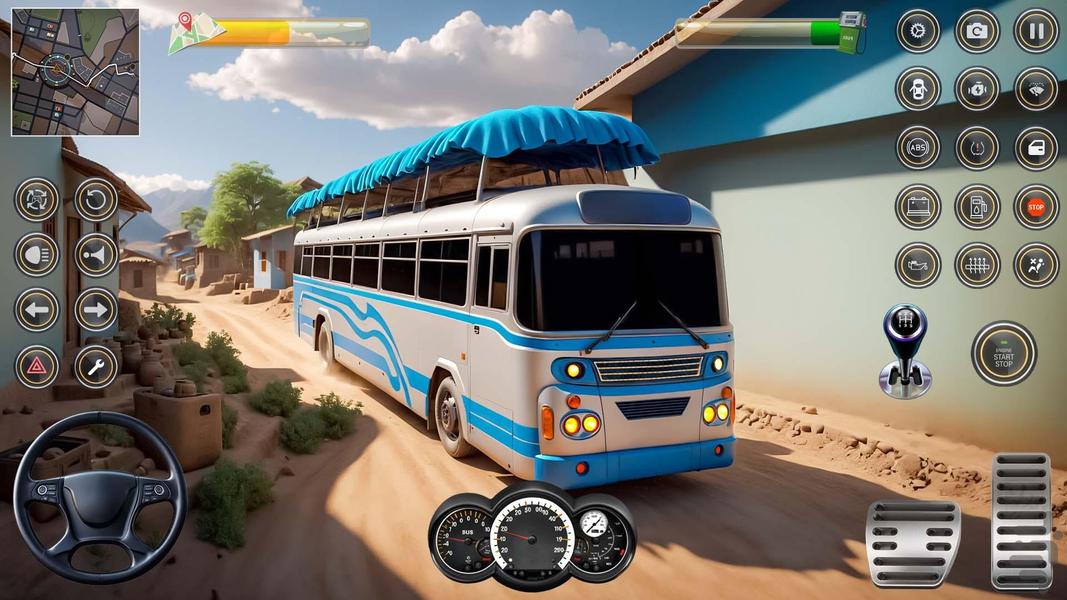Open the bus door with the door icon
This screenshot has height=600, width=1067.
click(x=1036, y=148)
